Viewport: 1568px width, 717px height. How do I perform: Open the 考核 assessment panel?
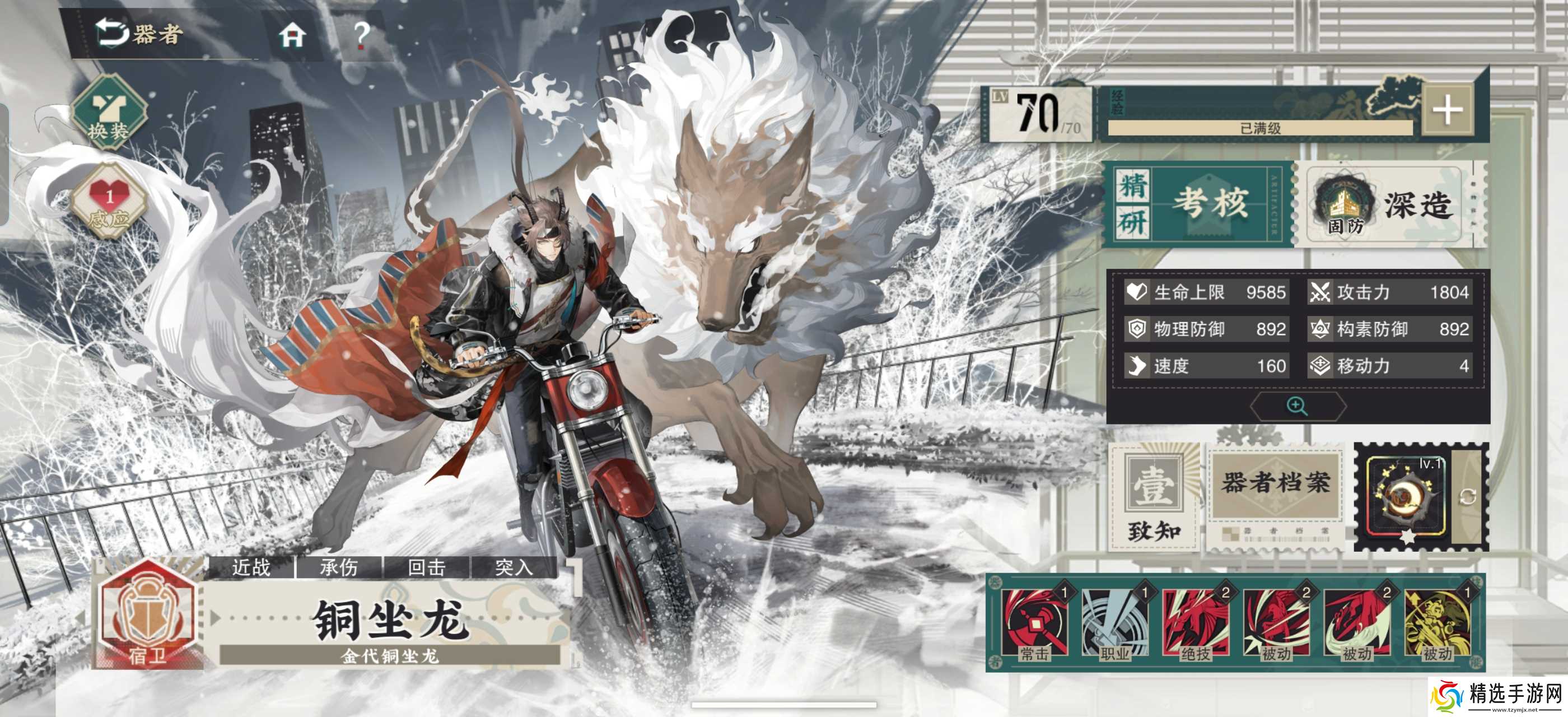(1197, 203)
